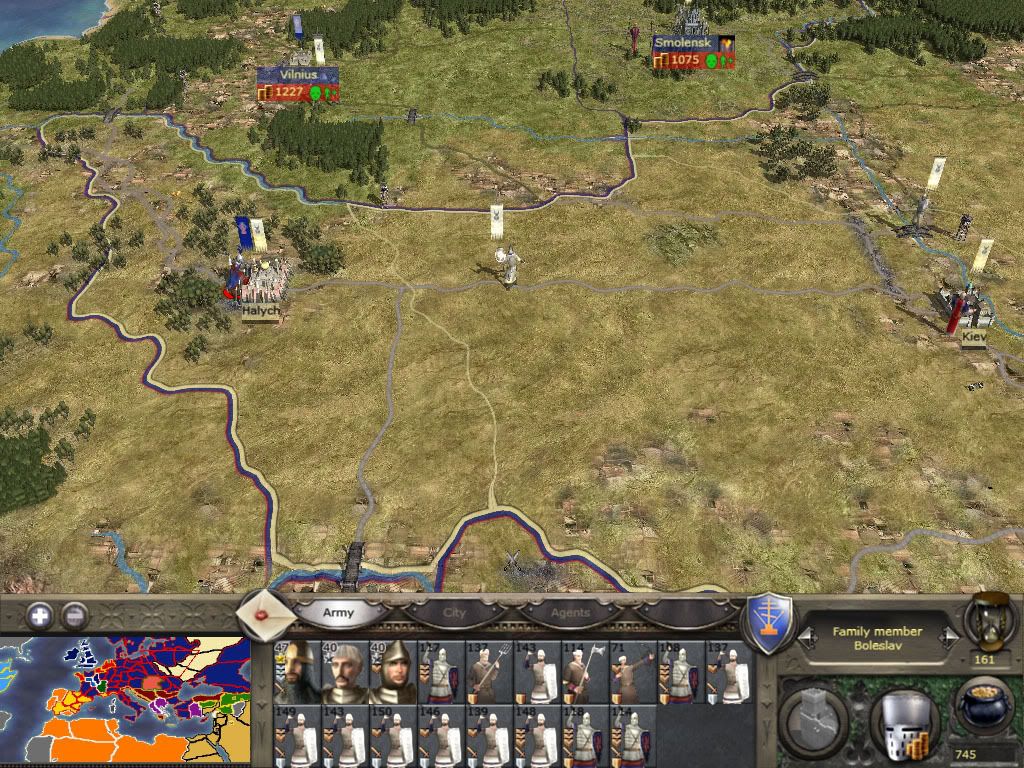This screenshot has width=1024, height=768.
Task: Open the sealed letter message icon
Action: pyautogui.click(x=266, y=615)
